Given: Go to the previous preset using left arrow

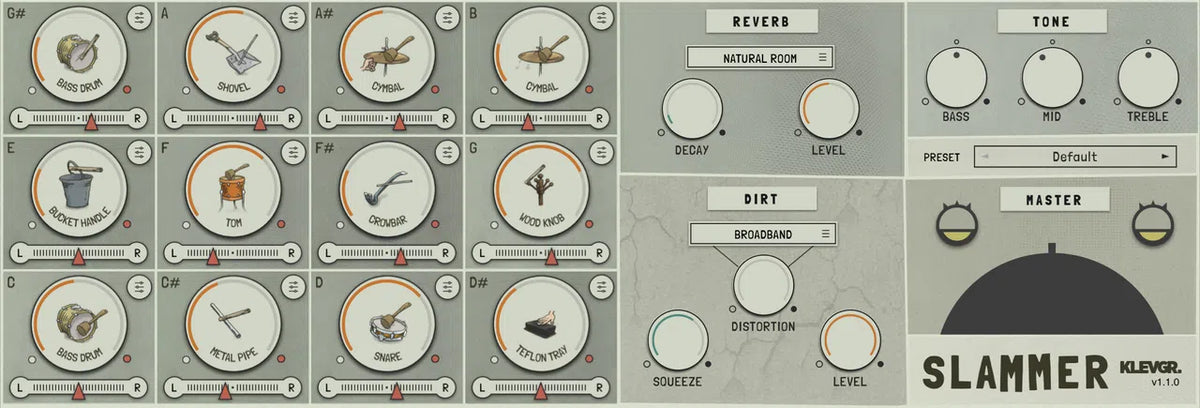Looking at the screenshot, I should (984, 157).
